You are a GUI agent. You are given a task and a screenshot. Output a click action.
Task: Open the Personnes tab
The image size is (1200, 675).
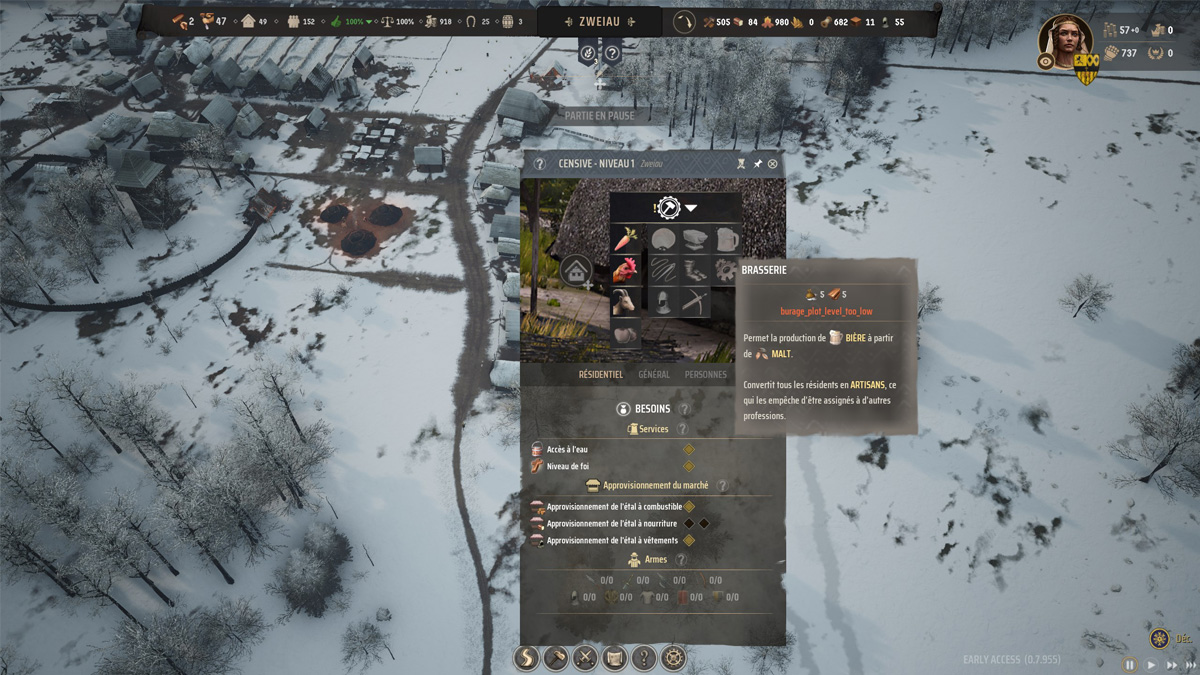click(706, 375)
